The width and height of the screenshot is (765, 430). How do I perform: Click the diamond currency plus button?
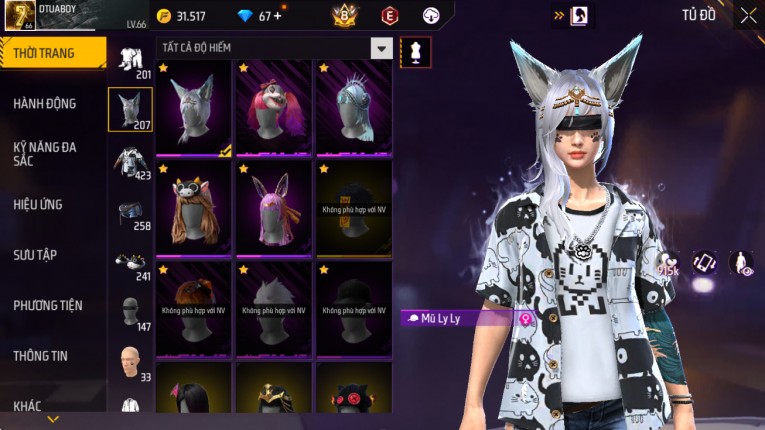[277, 16]
